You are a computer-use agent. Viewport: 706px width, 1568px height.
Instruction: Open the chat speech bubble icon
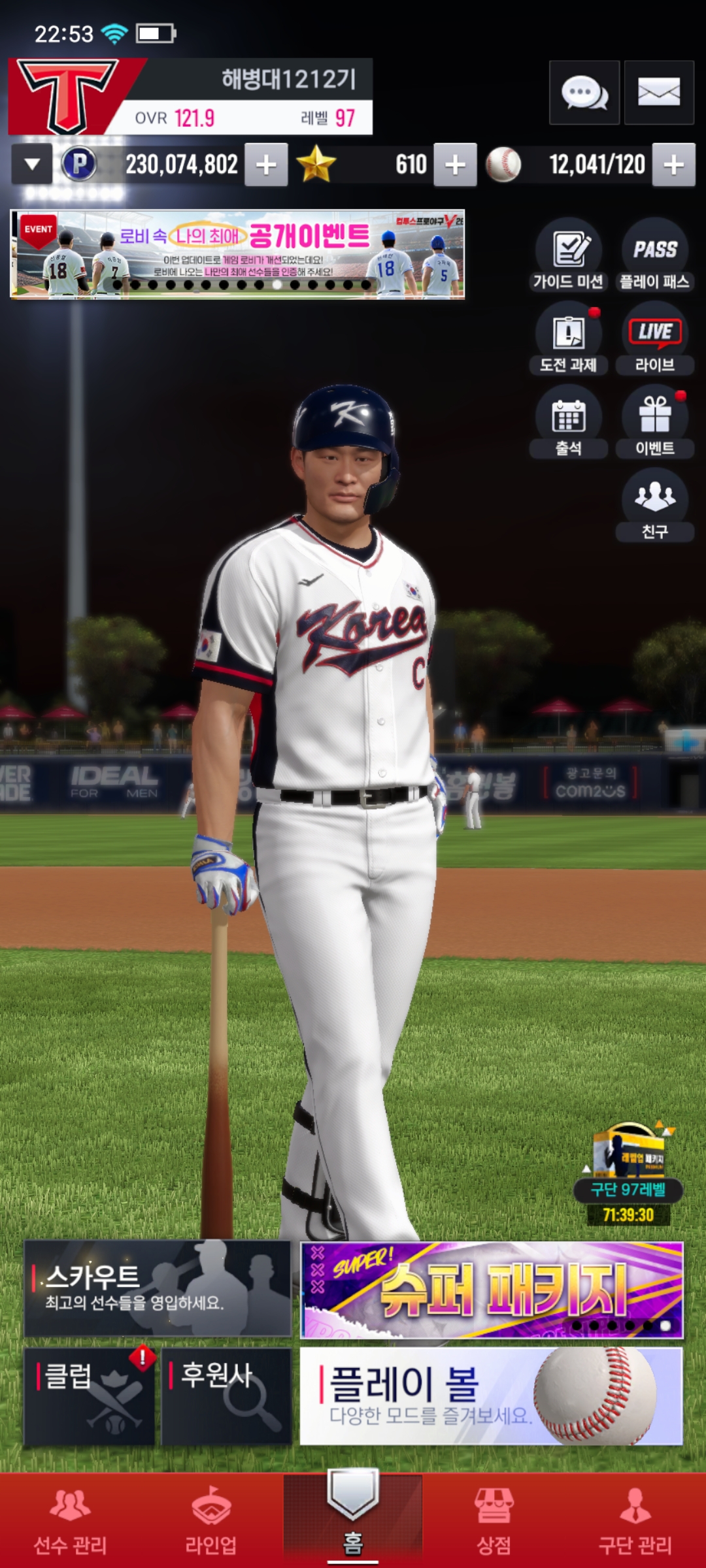tap(584, 93)
